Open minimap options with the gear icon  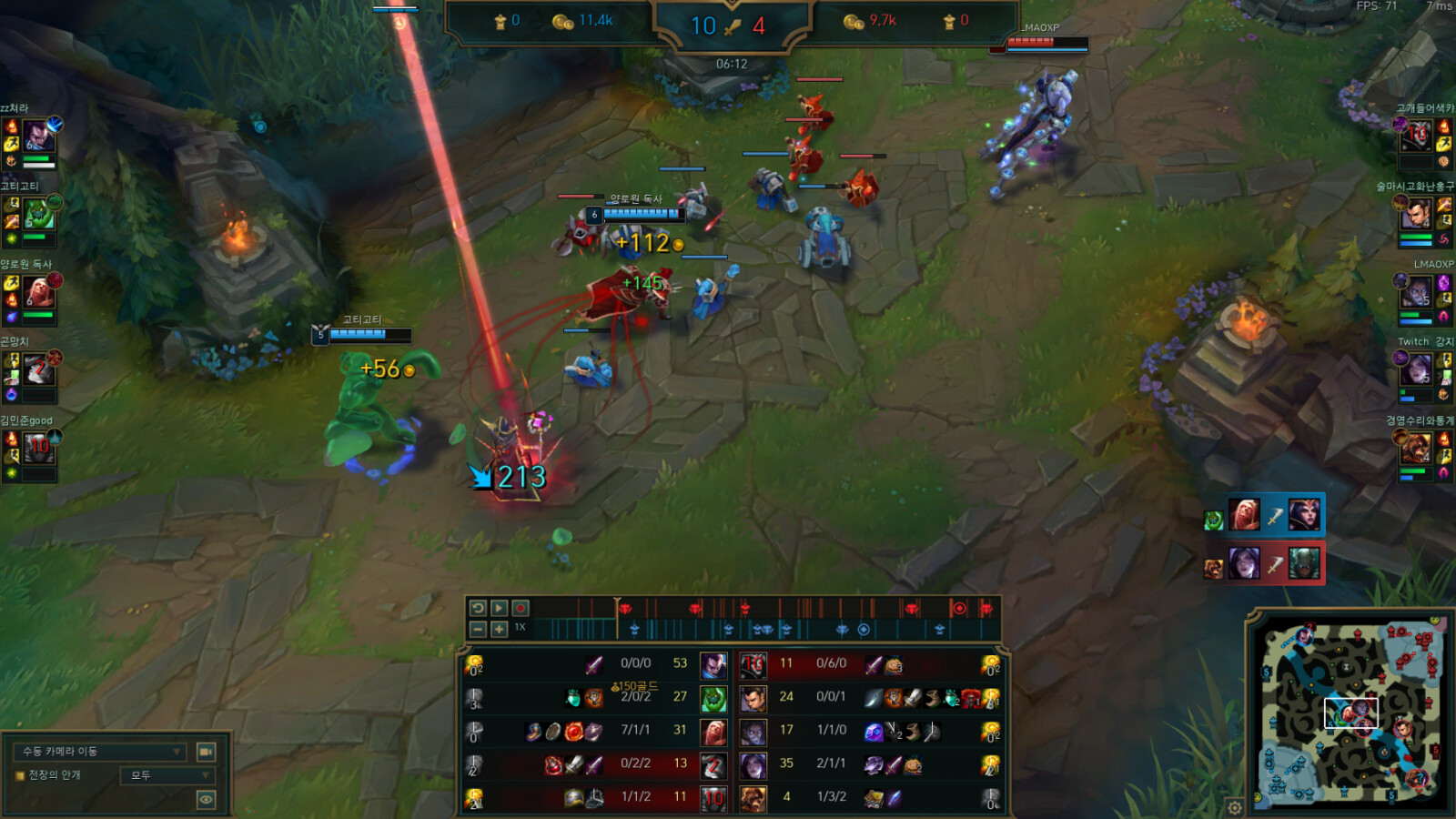tap(1234, 807)
